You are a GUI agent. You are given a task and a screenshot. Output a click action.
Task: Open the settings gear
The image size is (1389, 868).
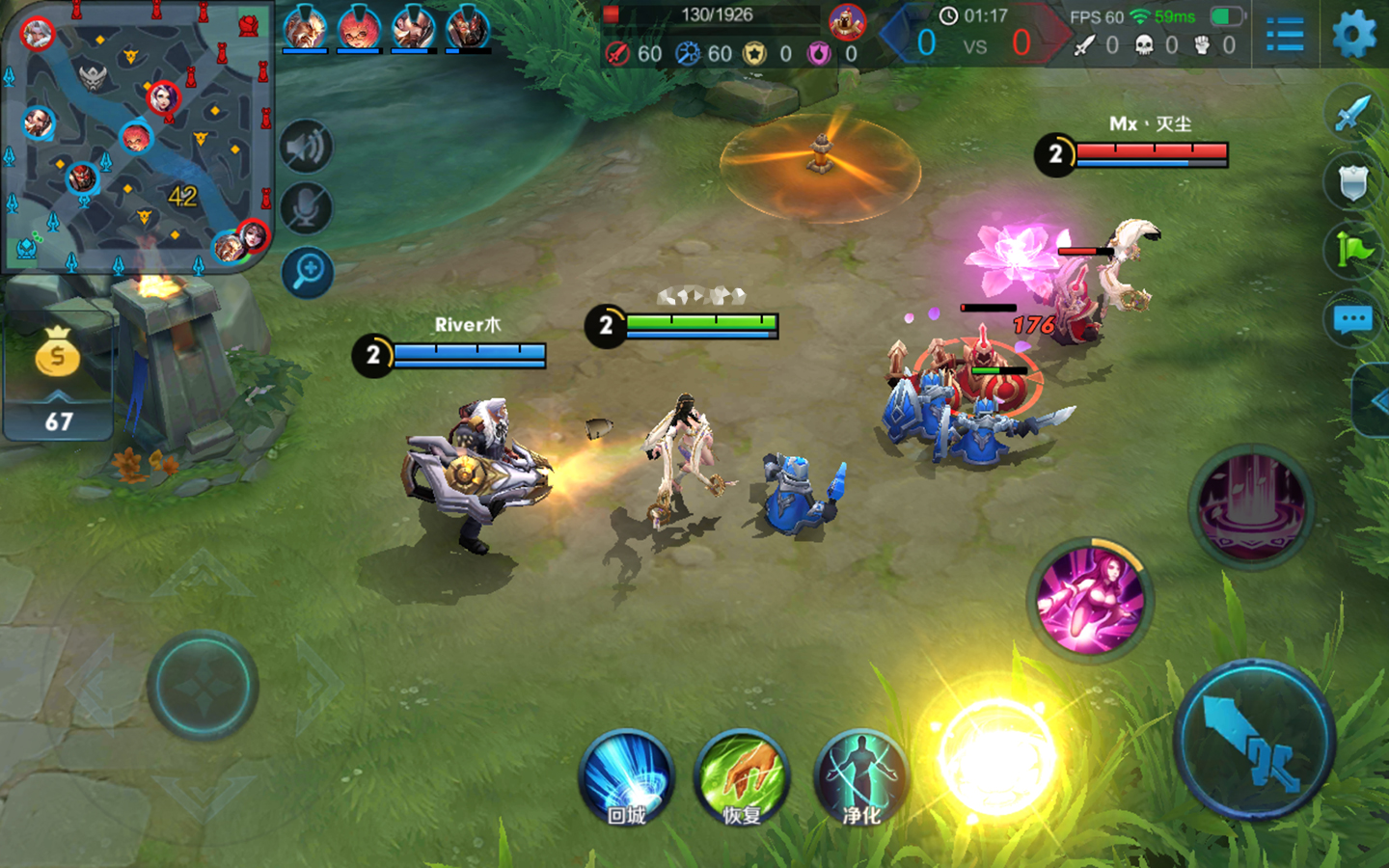tap(1354, 35)
